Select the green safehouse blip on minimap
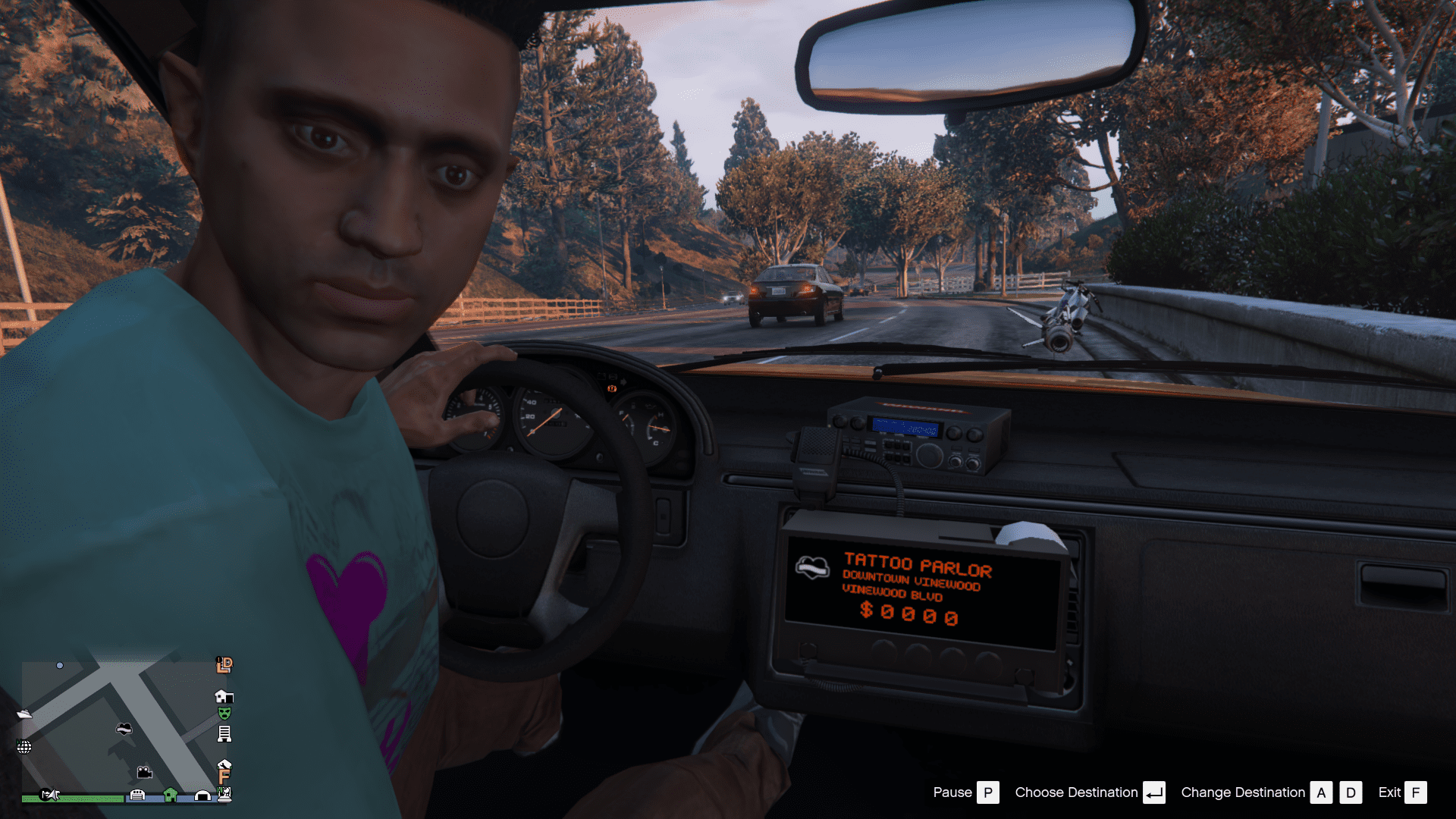1456x819 pixels. click(171, 795)
